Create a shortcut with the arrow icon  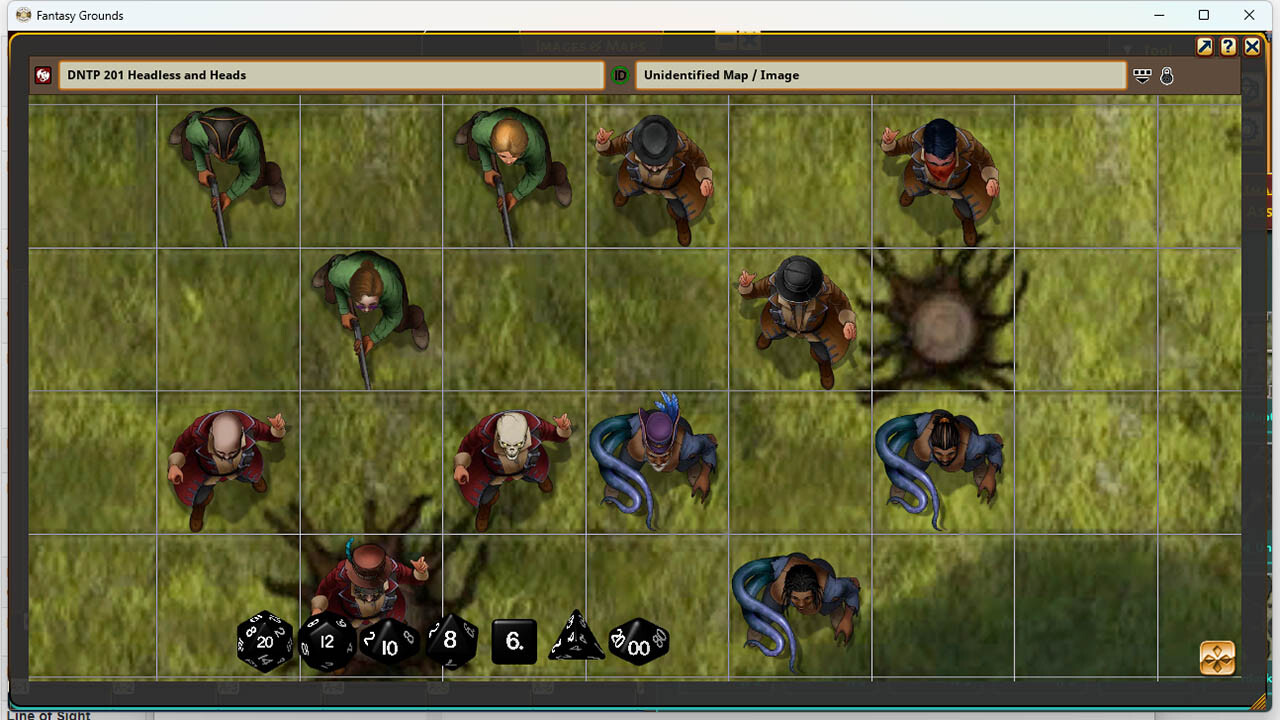(x=1203, y=46)
